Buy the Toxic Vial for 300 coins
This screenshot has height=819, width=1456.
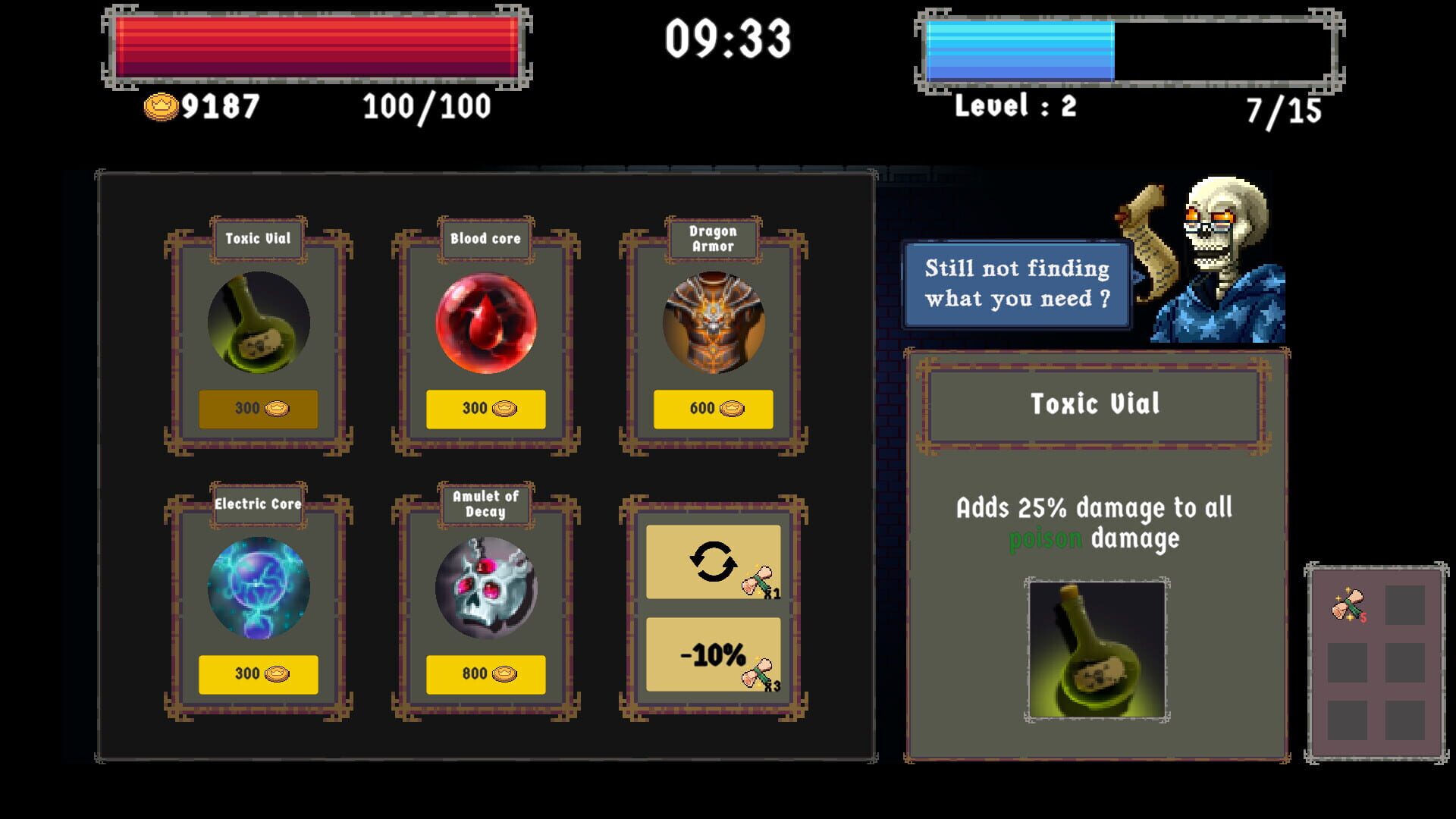click(x=258, y=407)
